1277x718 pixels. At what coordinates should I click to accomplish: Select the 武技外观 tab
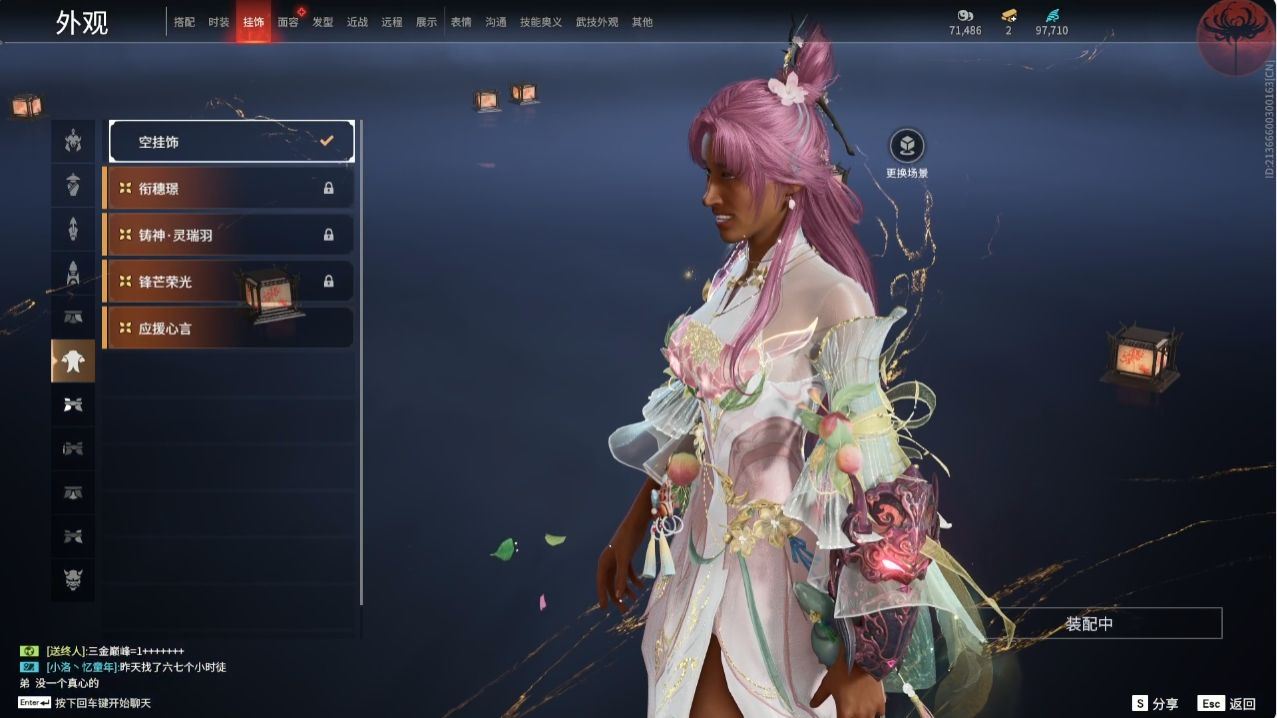(597, 22)
